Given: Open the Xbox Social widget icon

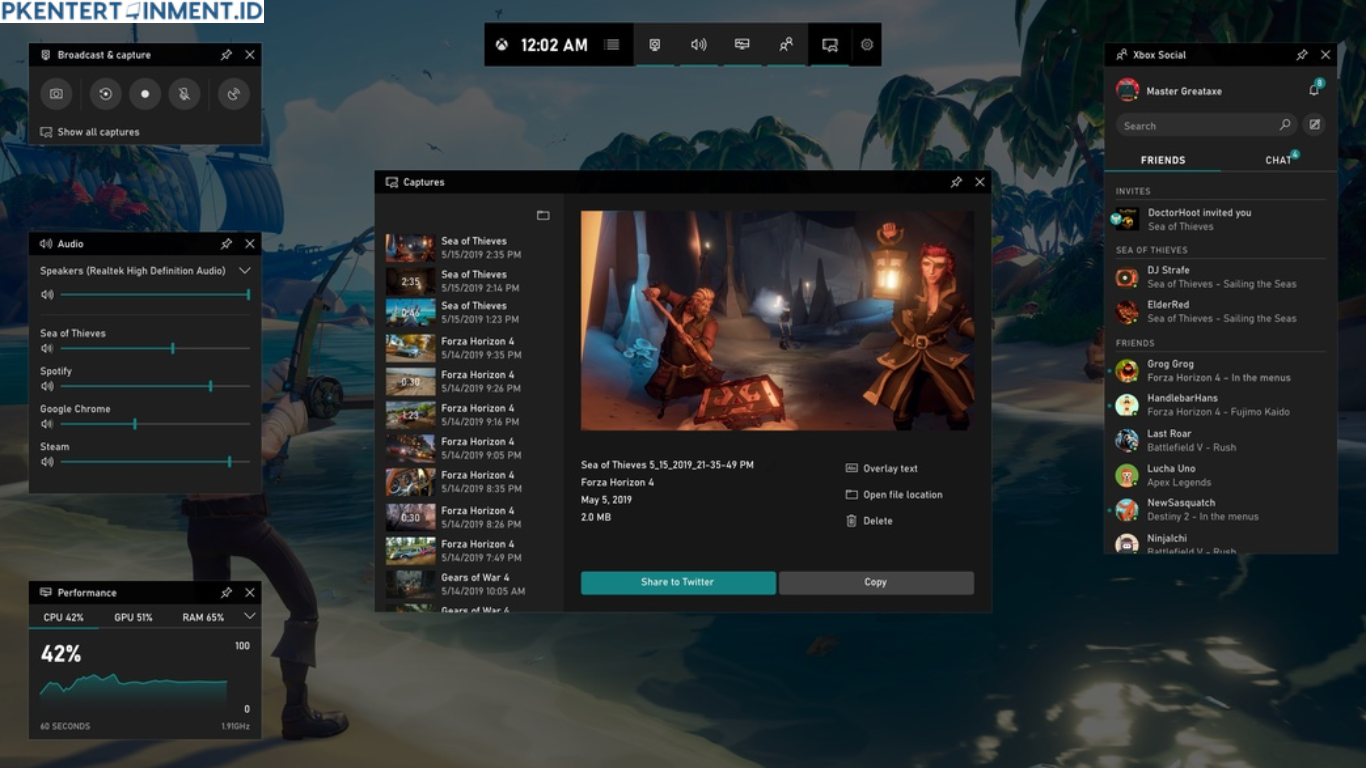Looking at the screenshot, I should coord(785,44).
